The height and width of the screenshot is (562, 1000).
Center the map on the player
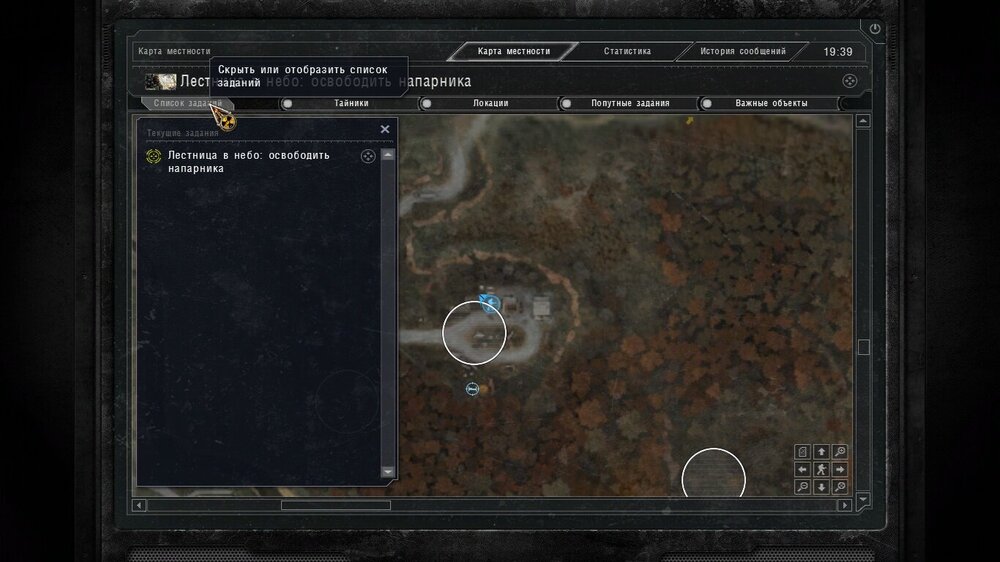(x=821, y=469)
